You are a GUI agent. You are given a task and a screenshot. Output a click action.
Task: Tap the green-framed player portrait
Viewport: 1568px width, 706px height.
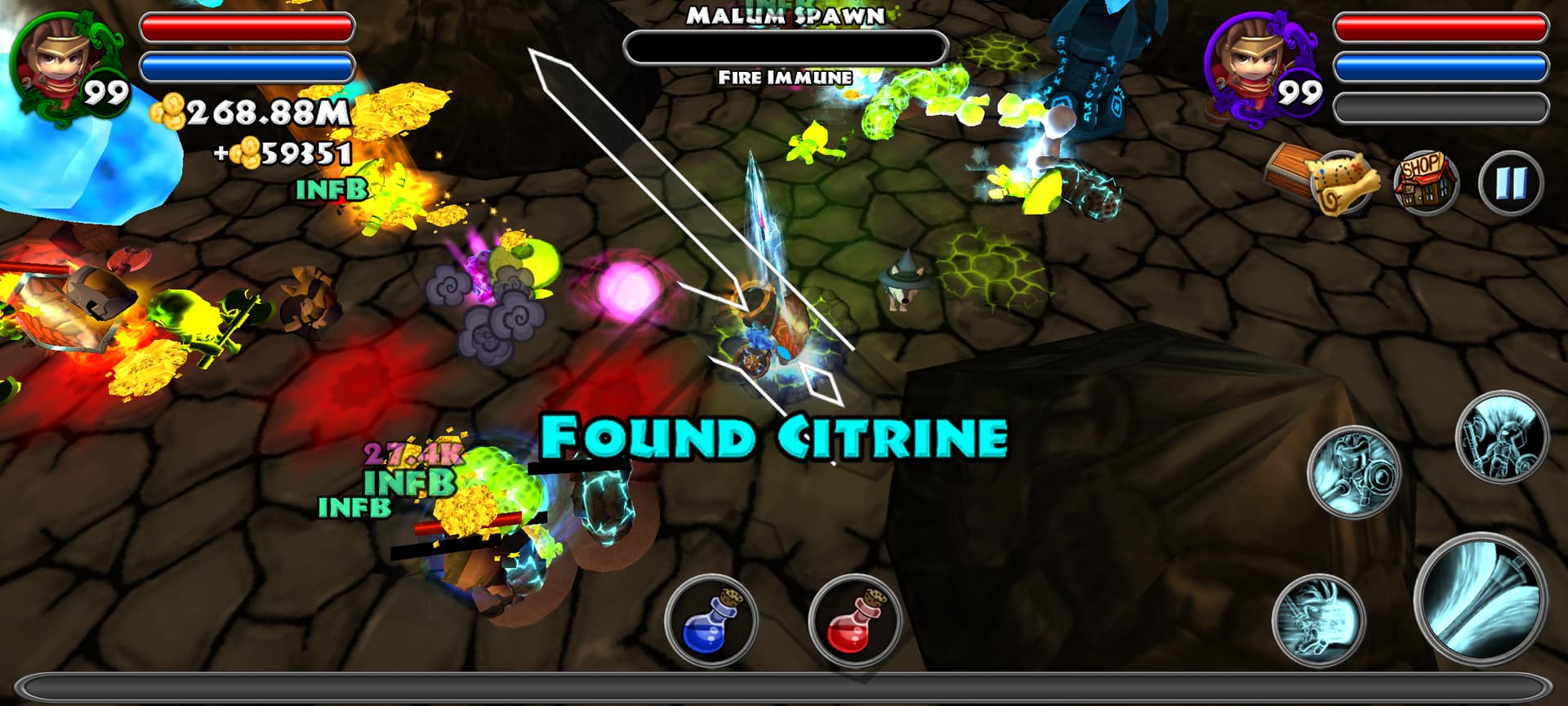click(x=65, y=64)
